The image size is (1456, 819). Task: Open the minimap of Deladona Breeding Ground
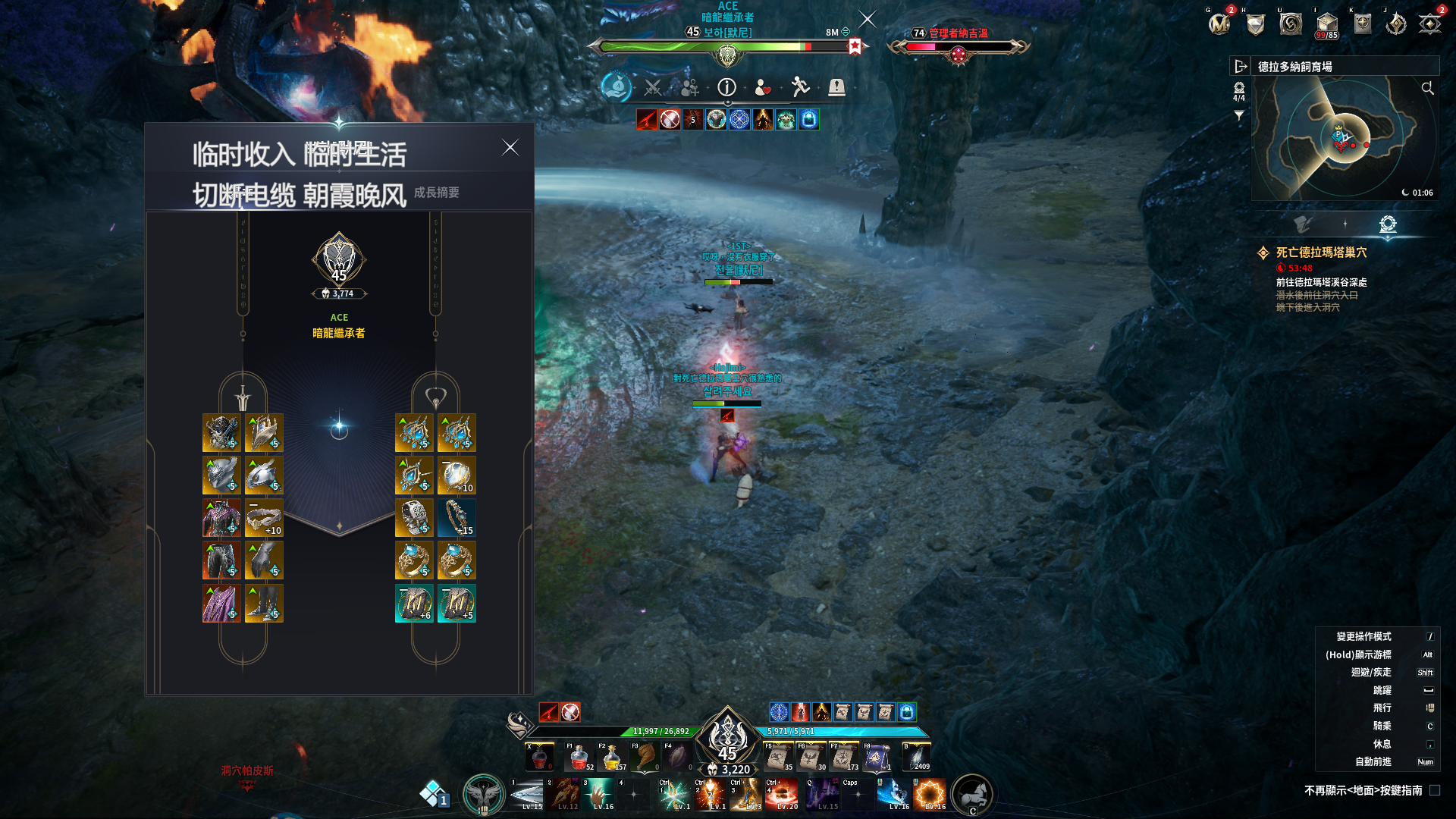point(1344,138)
